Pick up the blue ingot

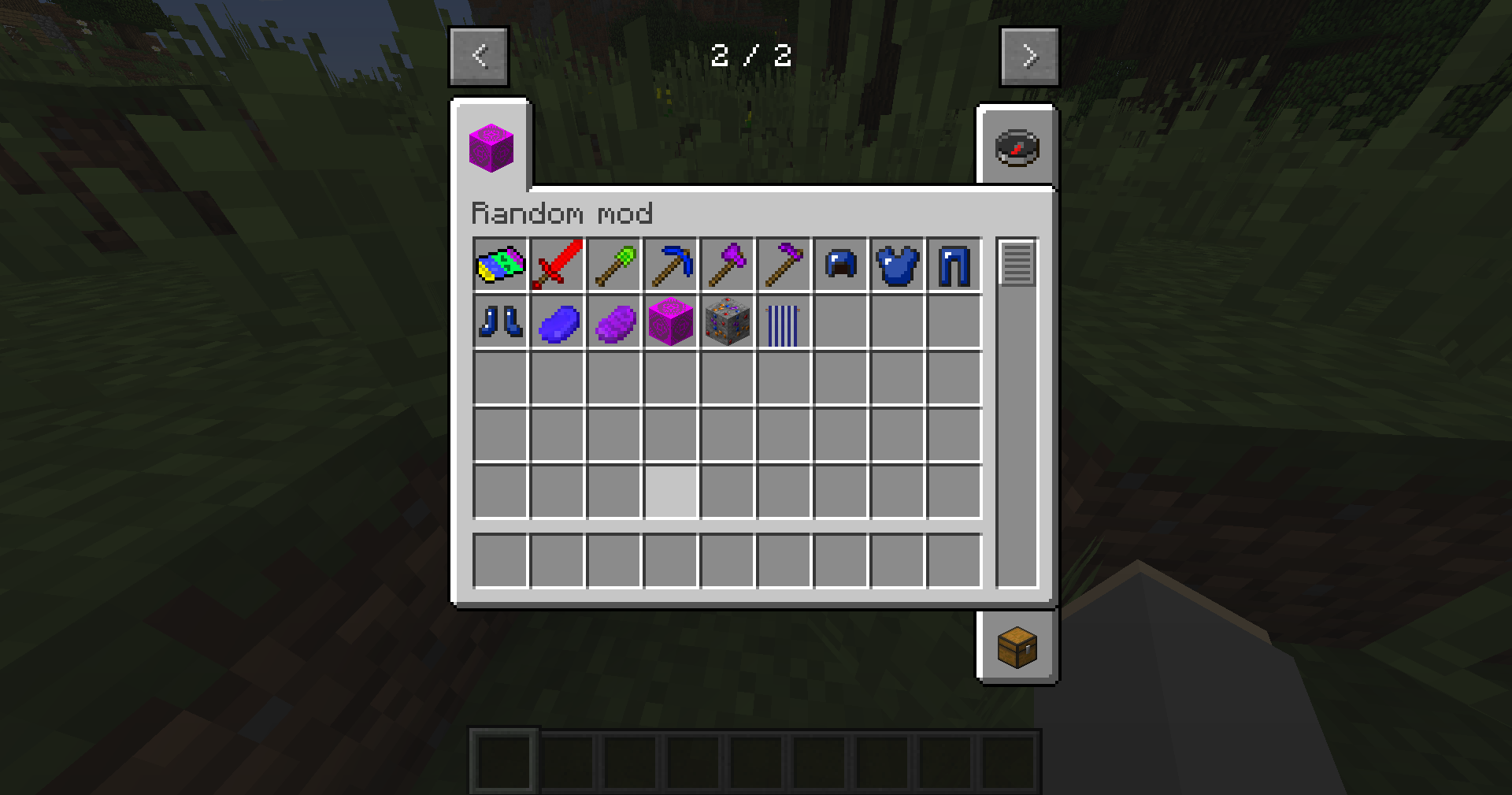(557, 321)
